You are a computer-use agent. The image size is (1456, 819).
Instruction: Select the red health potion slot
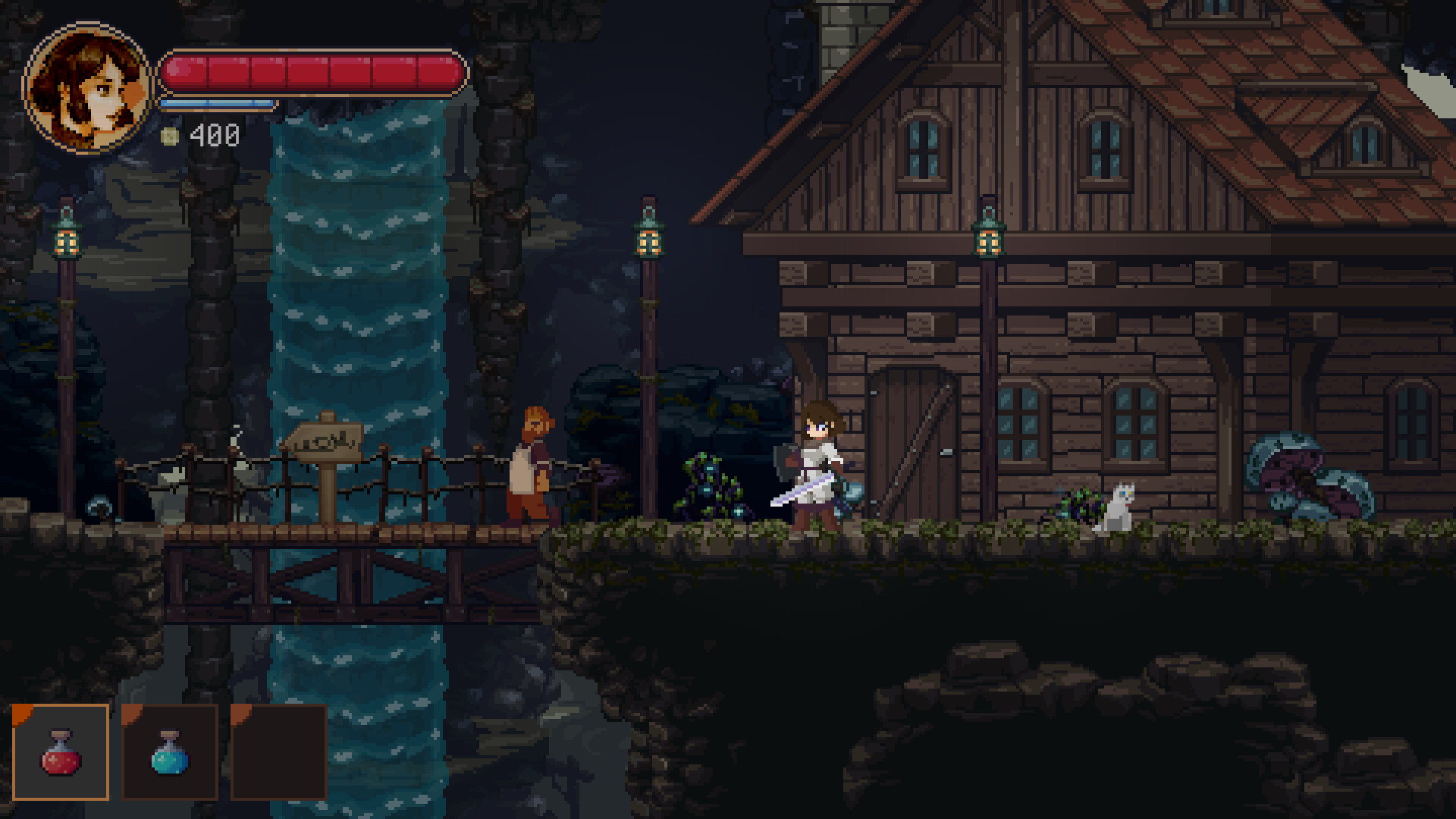pos(61,752)
